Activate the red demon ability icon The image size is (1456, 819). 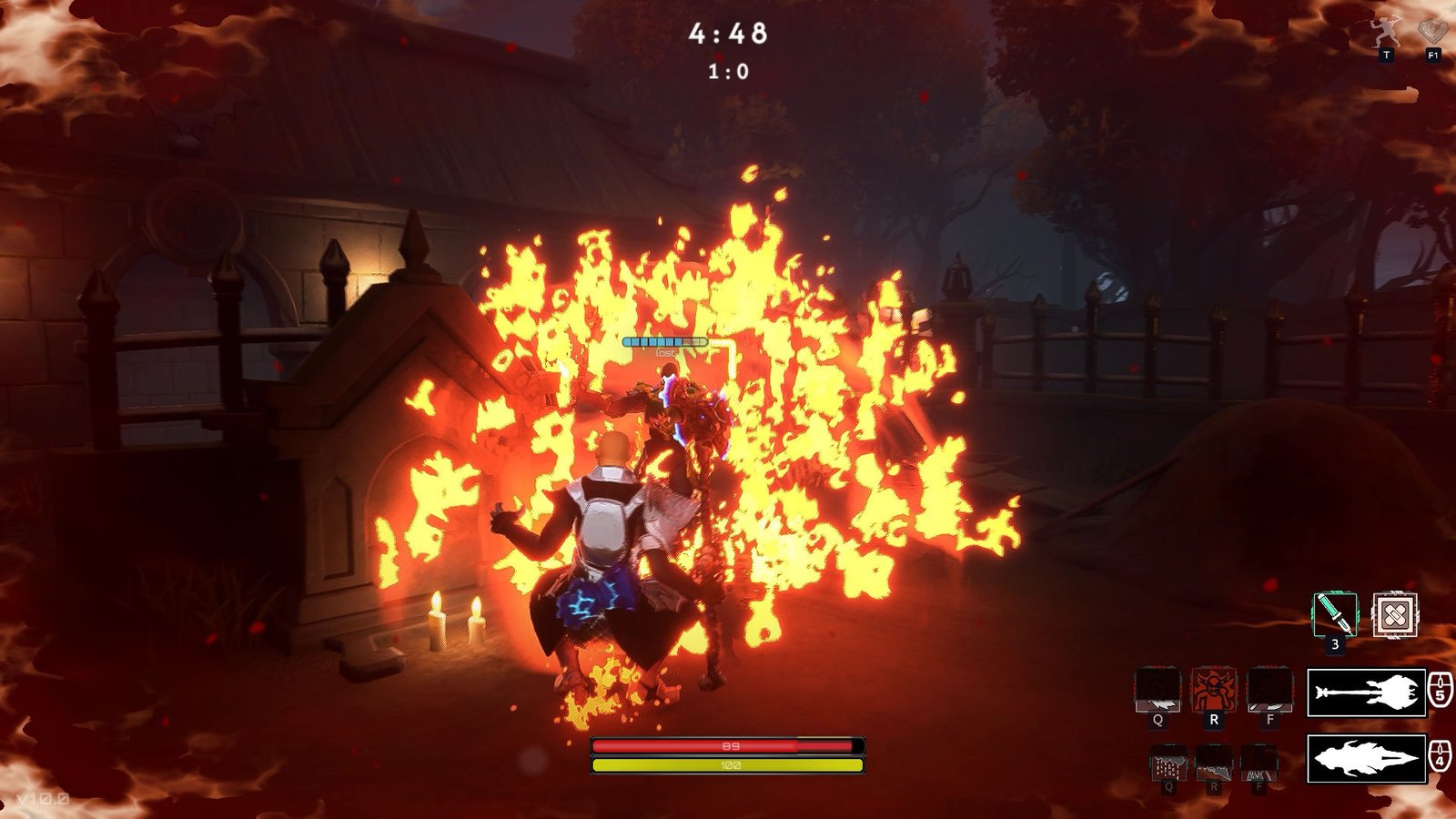pyautogui.click(x=1213, y=690)
